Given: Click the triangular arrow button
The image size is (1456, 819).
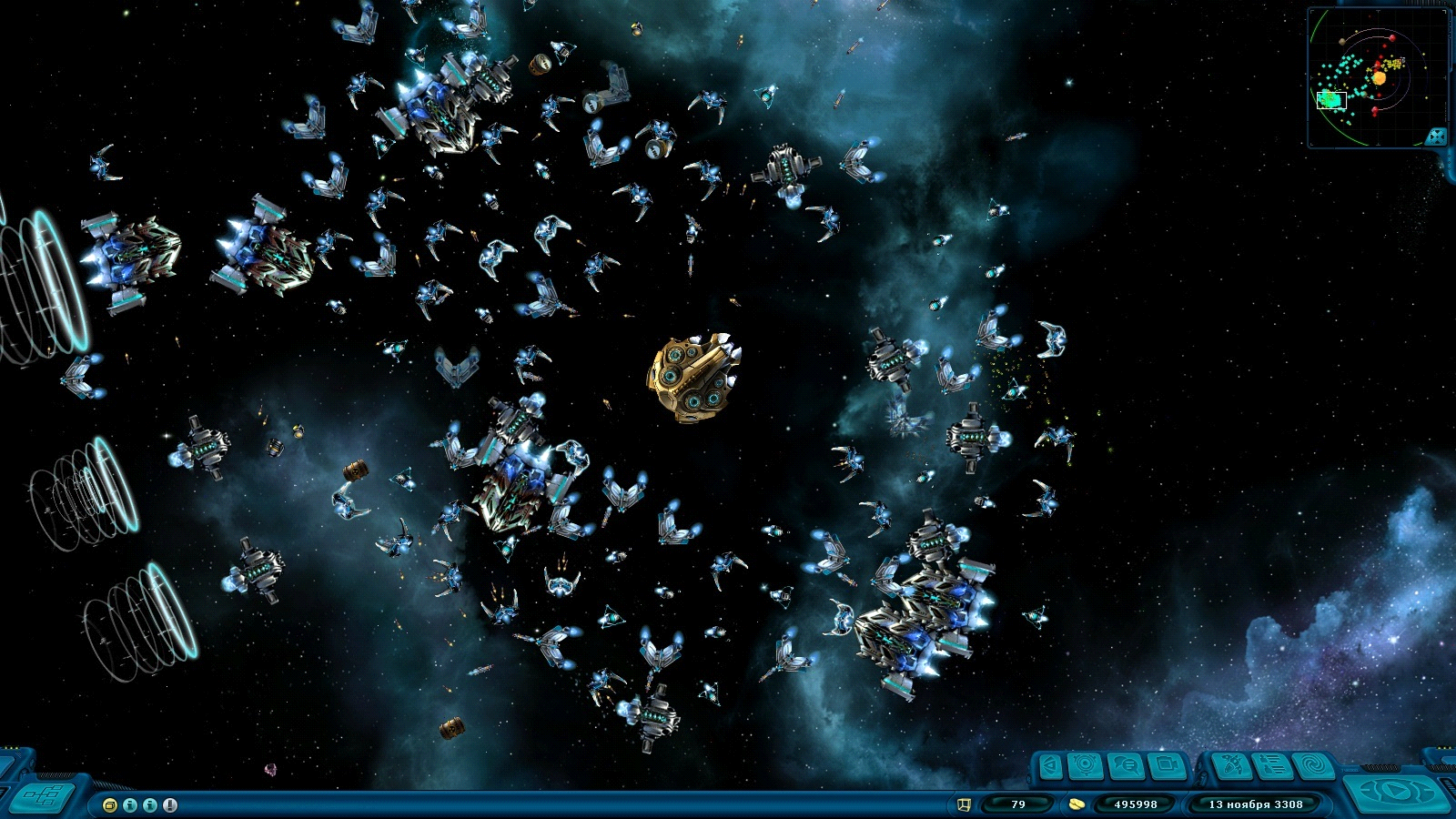Looking at the screenshot, I should (x=1050, y=766).
